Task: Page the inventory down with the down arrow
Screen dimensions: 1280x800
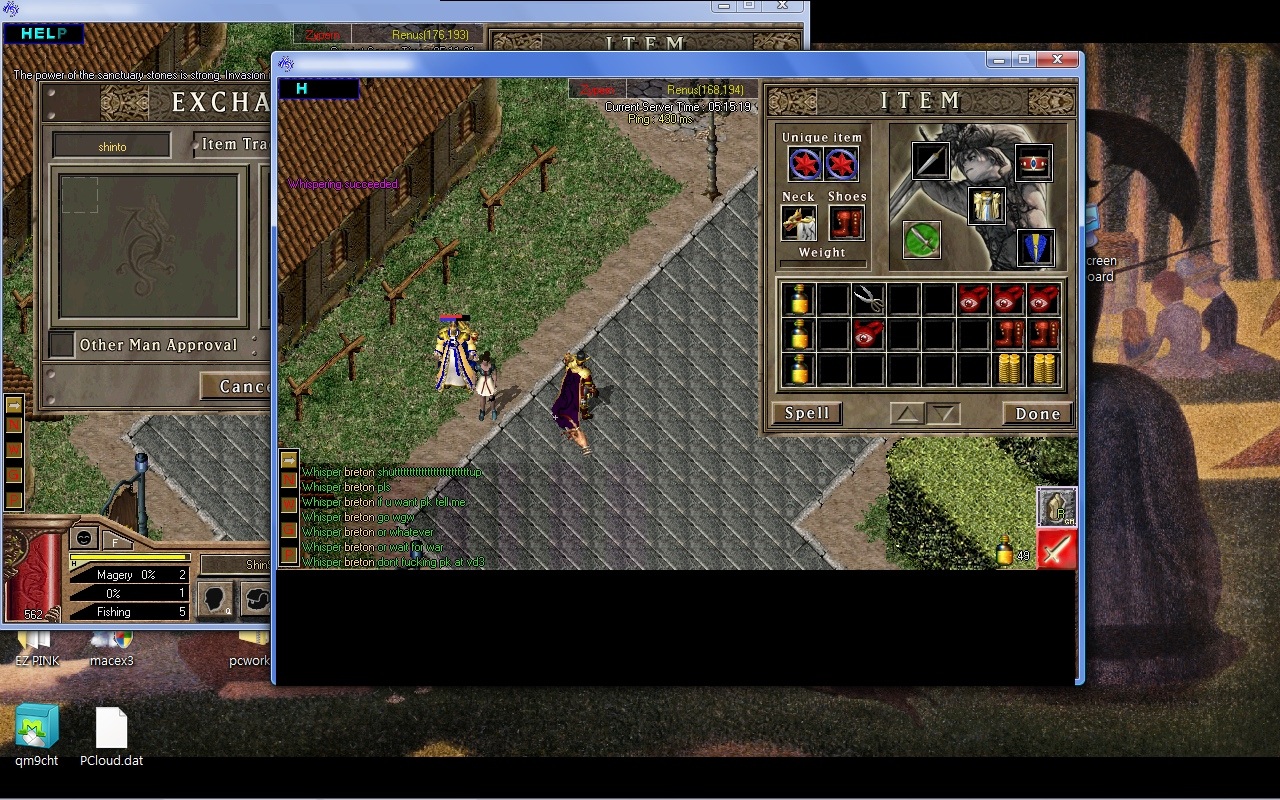Action: (944, 414)
